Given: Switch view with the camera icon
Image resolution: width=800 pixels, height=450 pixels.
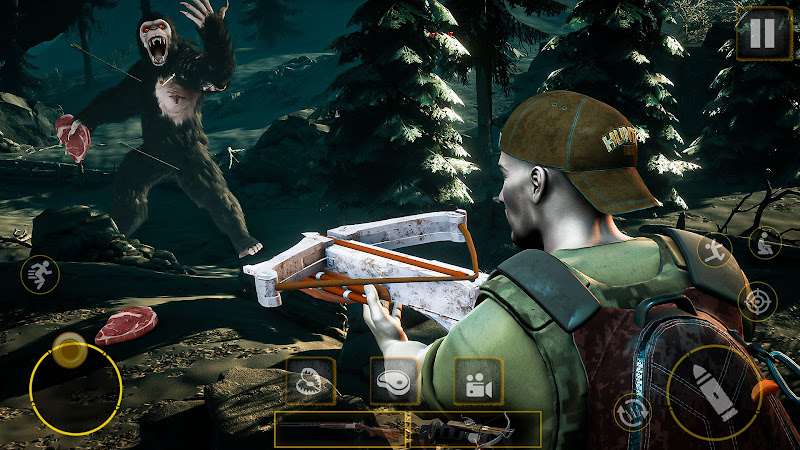Looking at the screenshot, I should point(477,381).
